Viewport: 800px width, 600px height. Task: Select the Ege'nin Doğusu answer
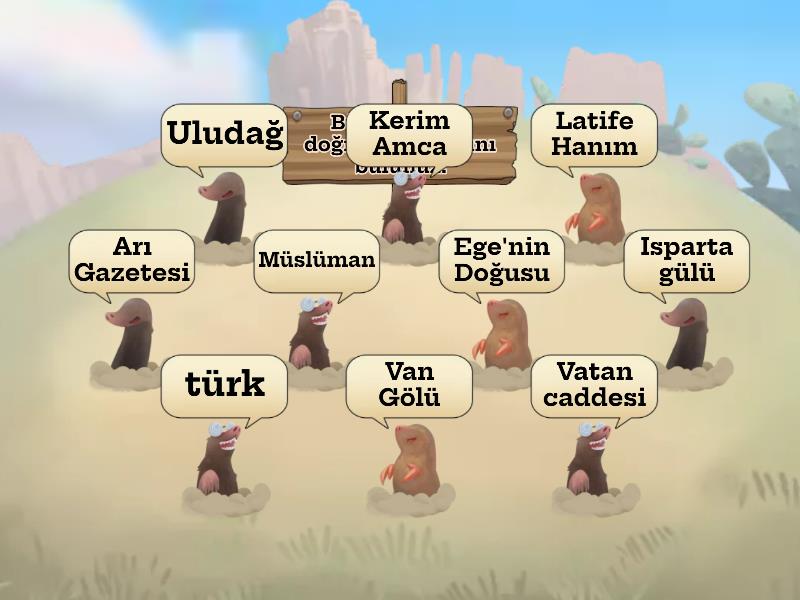[501, 260]
